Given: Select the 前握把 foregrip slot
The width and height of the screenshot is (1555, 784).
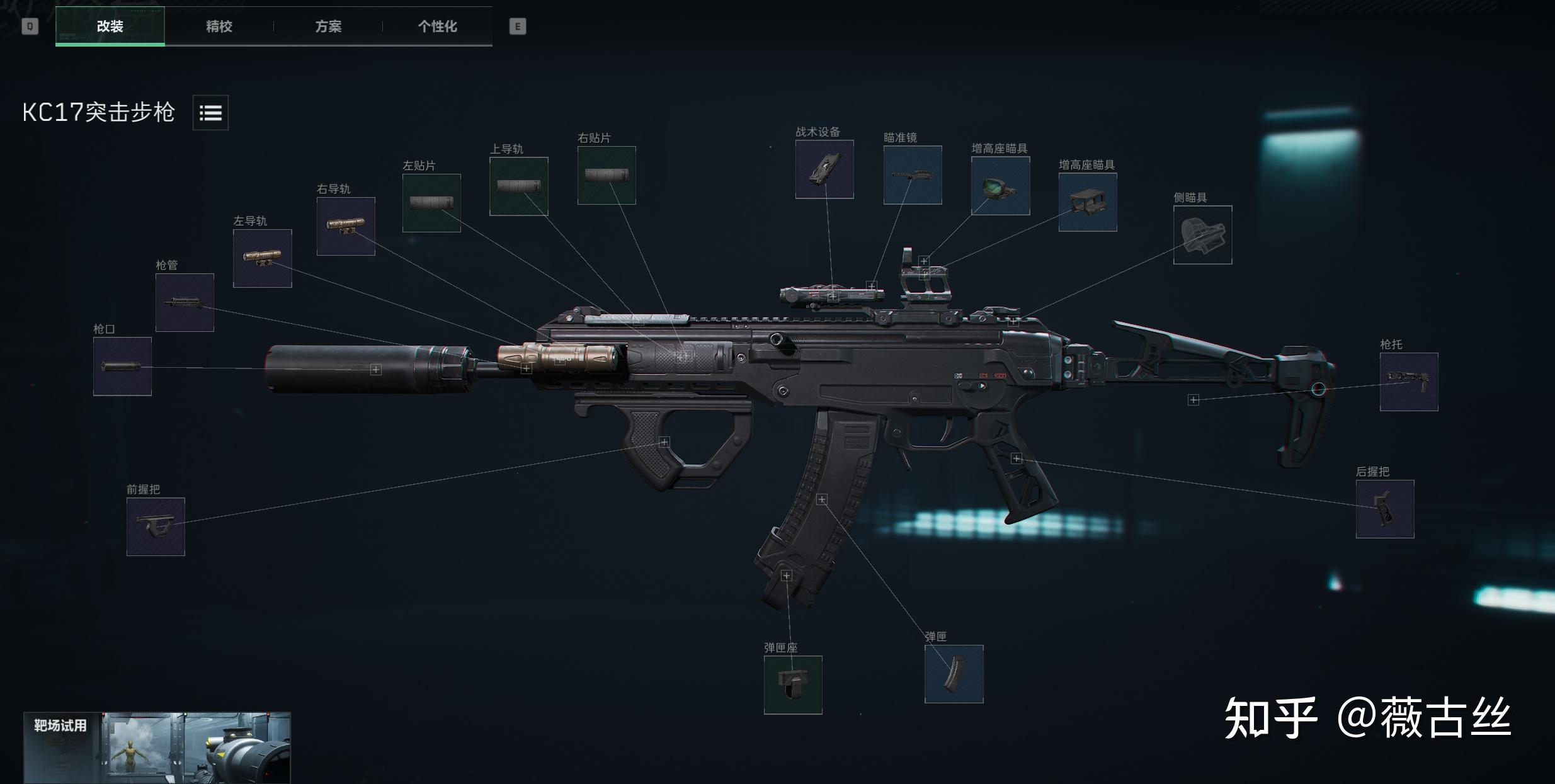Looking at the screenshot, I should click(156, 526).
